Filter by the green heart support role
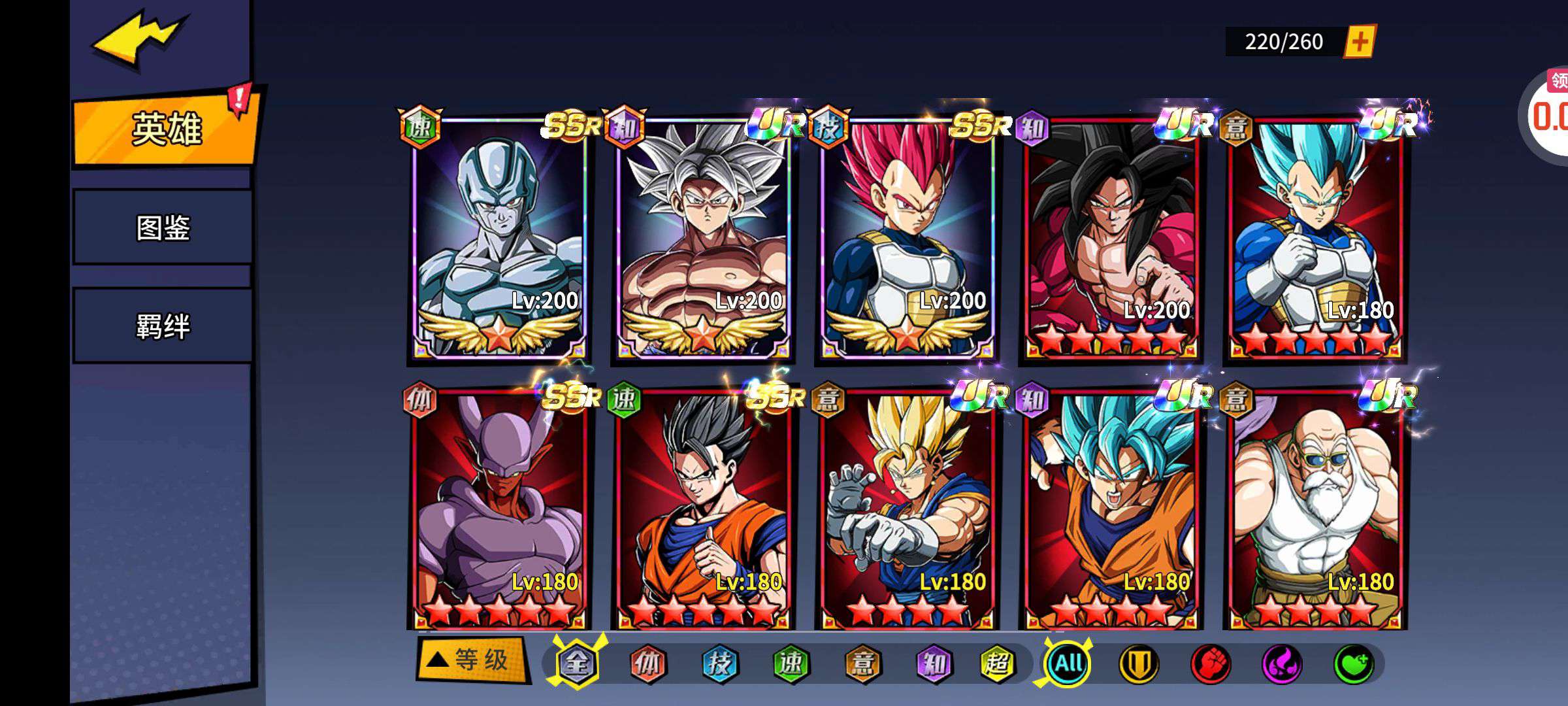Viewport: 1568px width, 706px height. tap(1352, 664)
